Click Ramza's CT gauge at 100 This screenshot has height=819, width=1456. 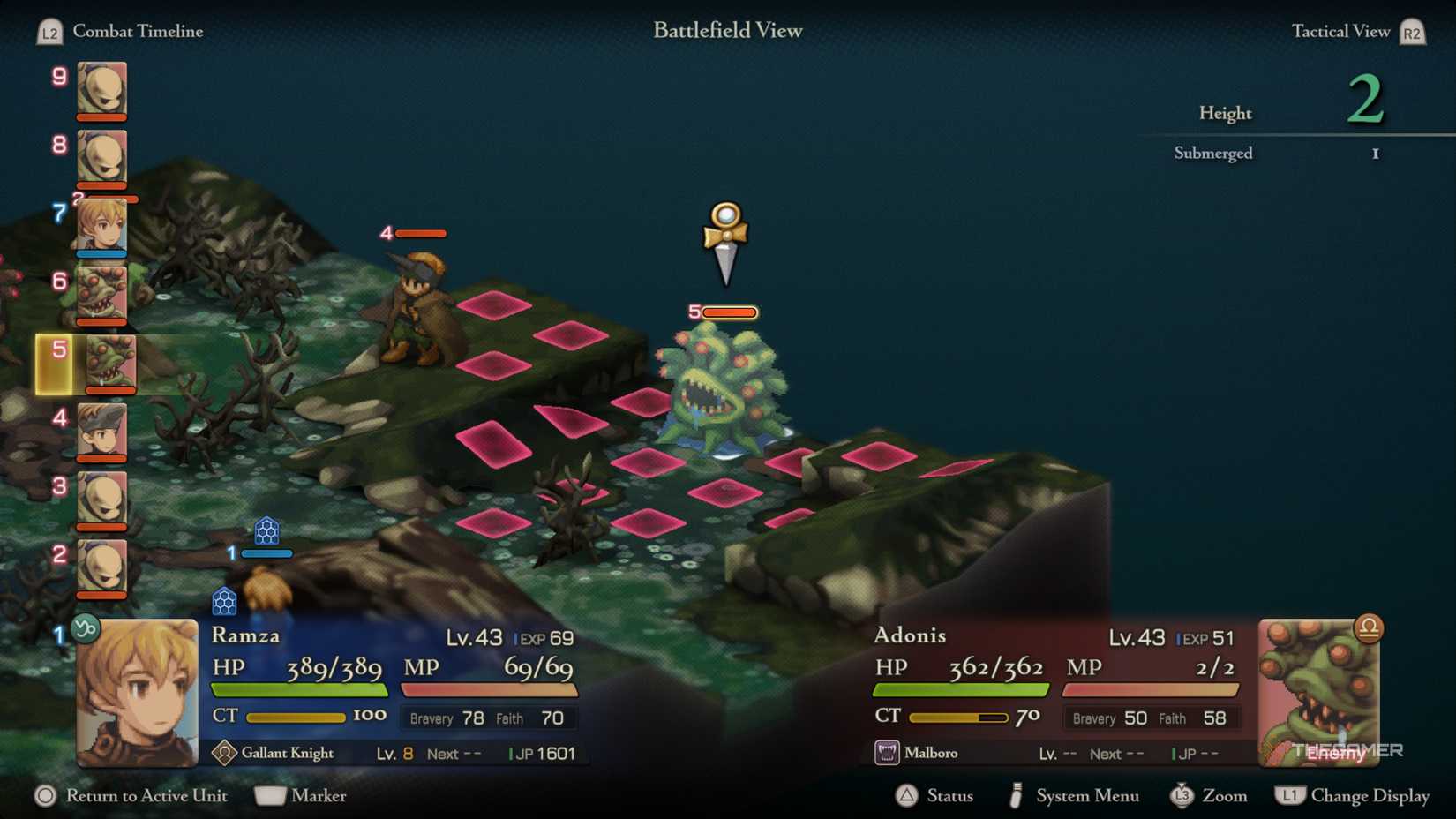[297, 717]
